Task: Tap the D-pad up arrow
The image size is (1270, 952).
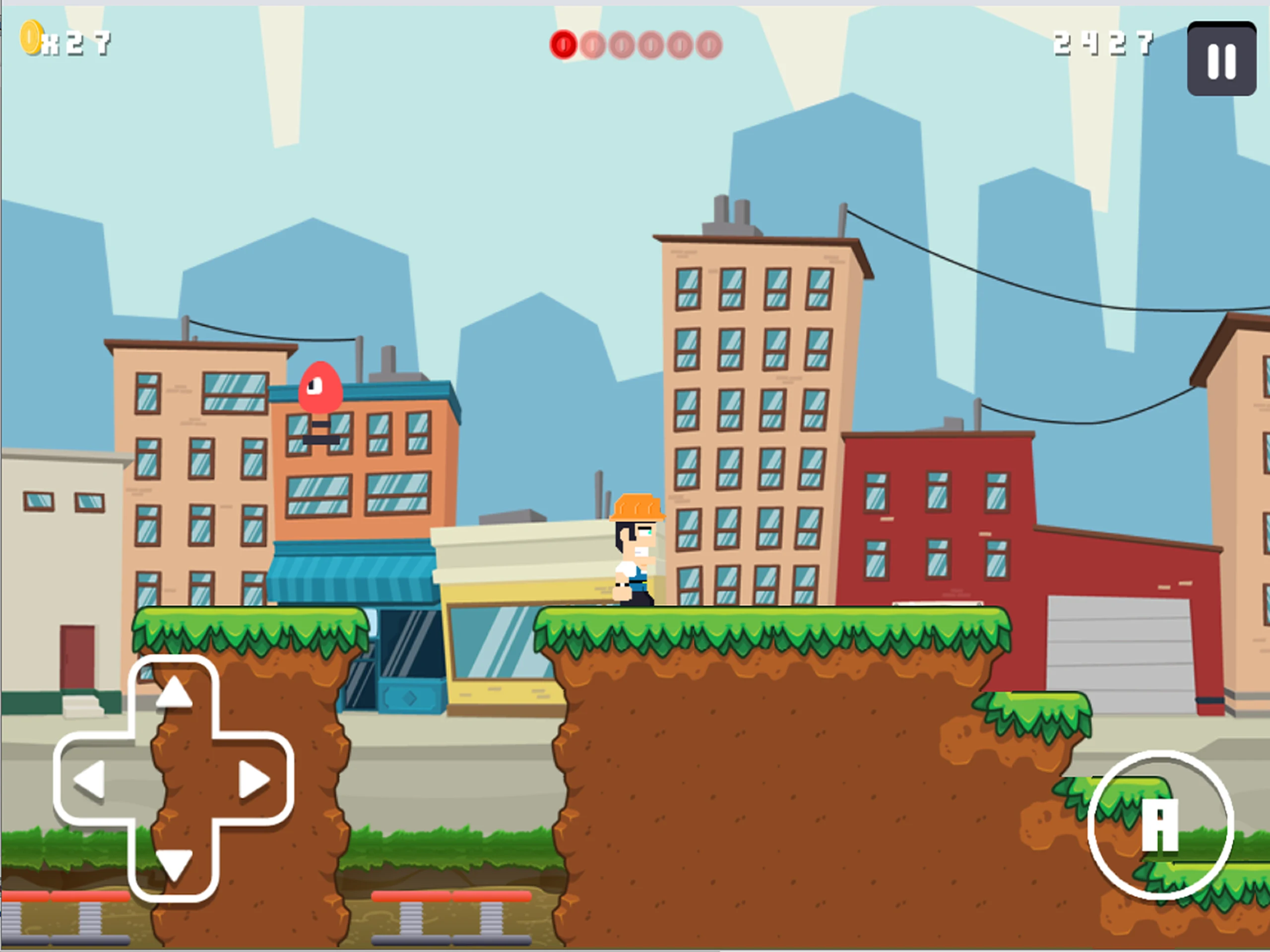Action: [174, 693]
